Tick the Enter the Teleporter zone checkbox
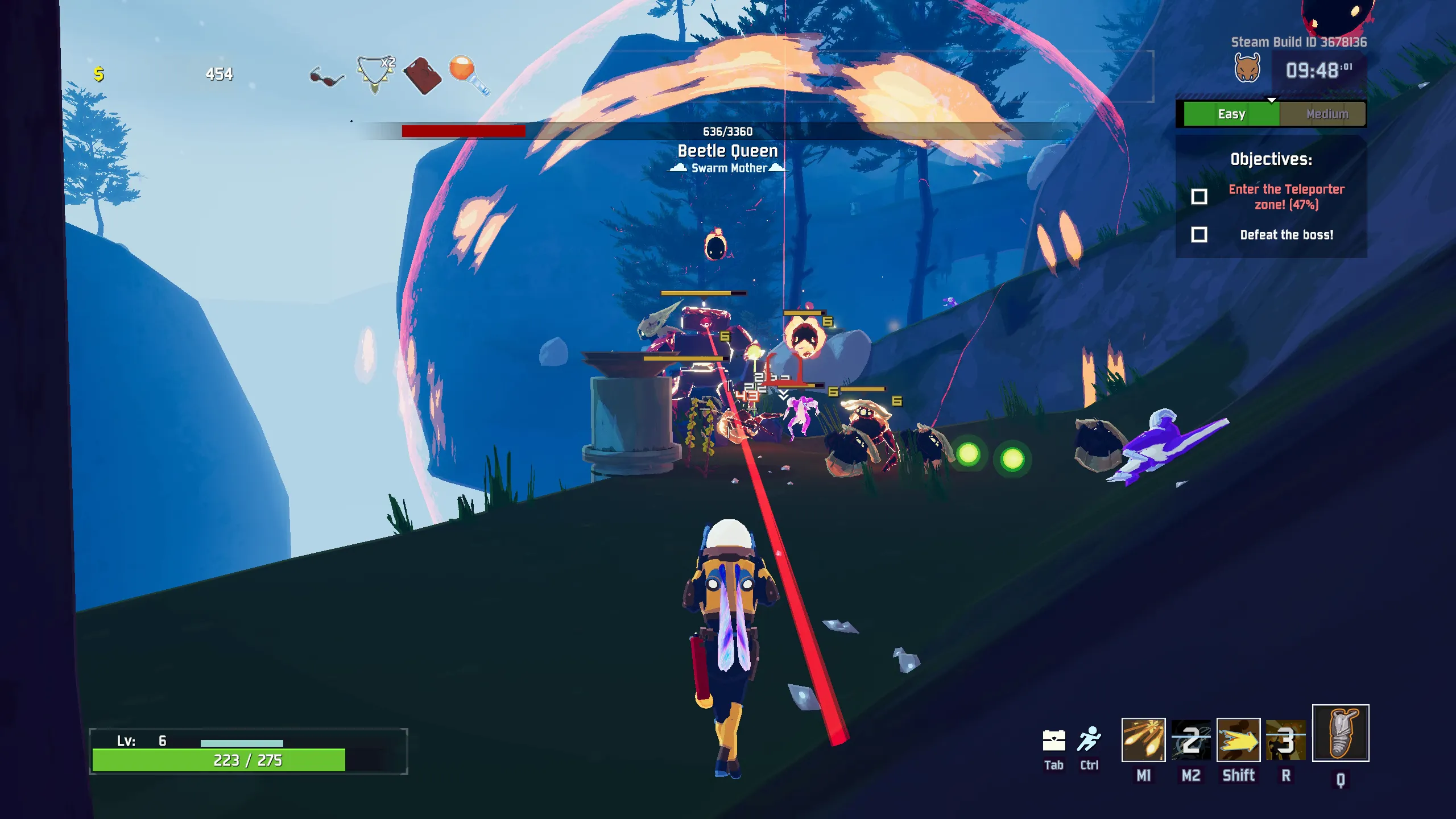Image resolution: width=1456 pixels, height=819 pixels. (x=1199, y=197)
